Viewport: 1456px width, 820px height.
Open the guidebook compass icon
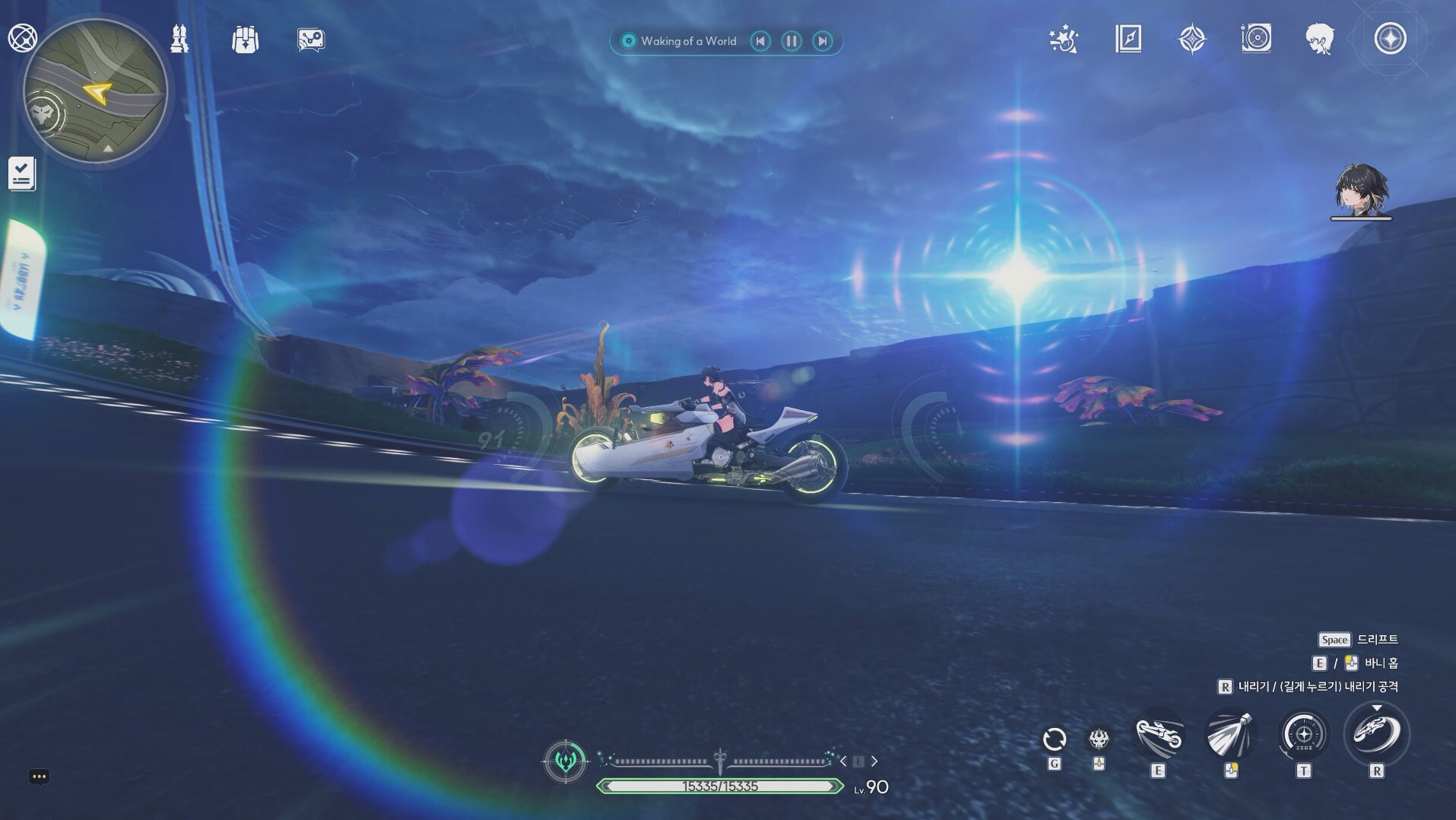(1128, 39)
